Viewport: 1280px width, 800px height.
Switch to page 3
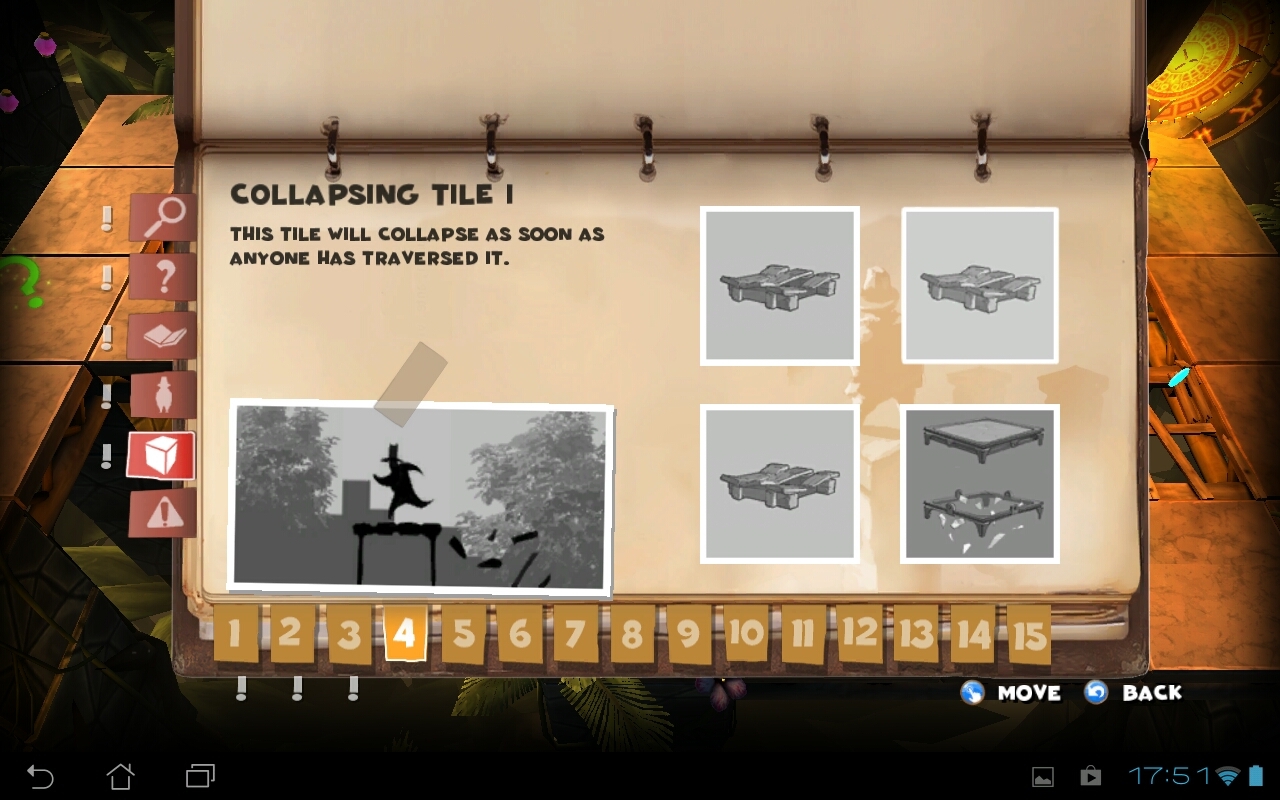point(348,634)
